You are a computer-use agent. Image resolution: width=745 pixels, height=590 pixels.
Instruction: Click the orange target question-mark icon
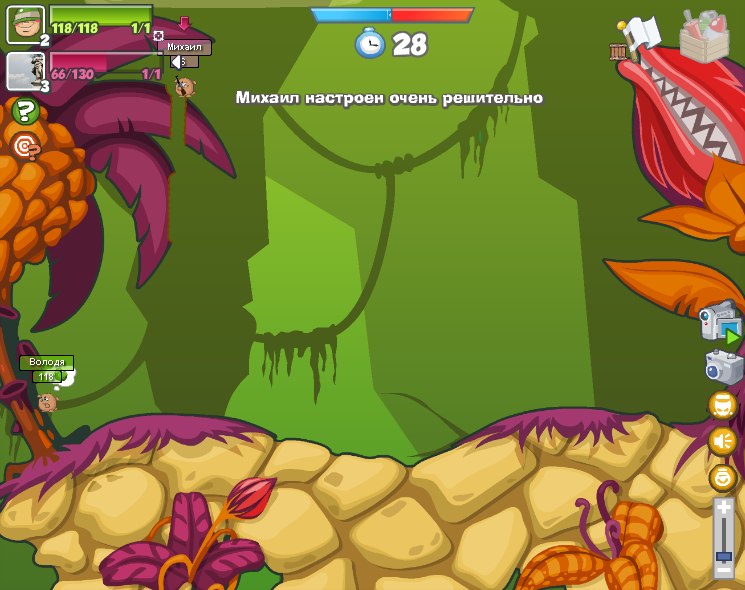[25, 147]
